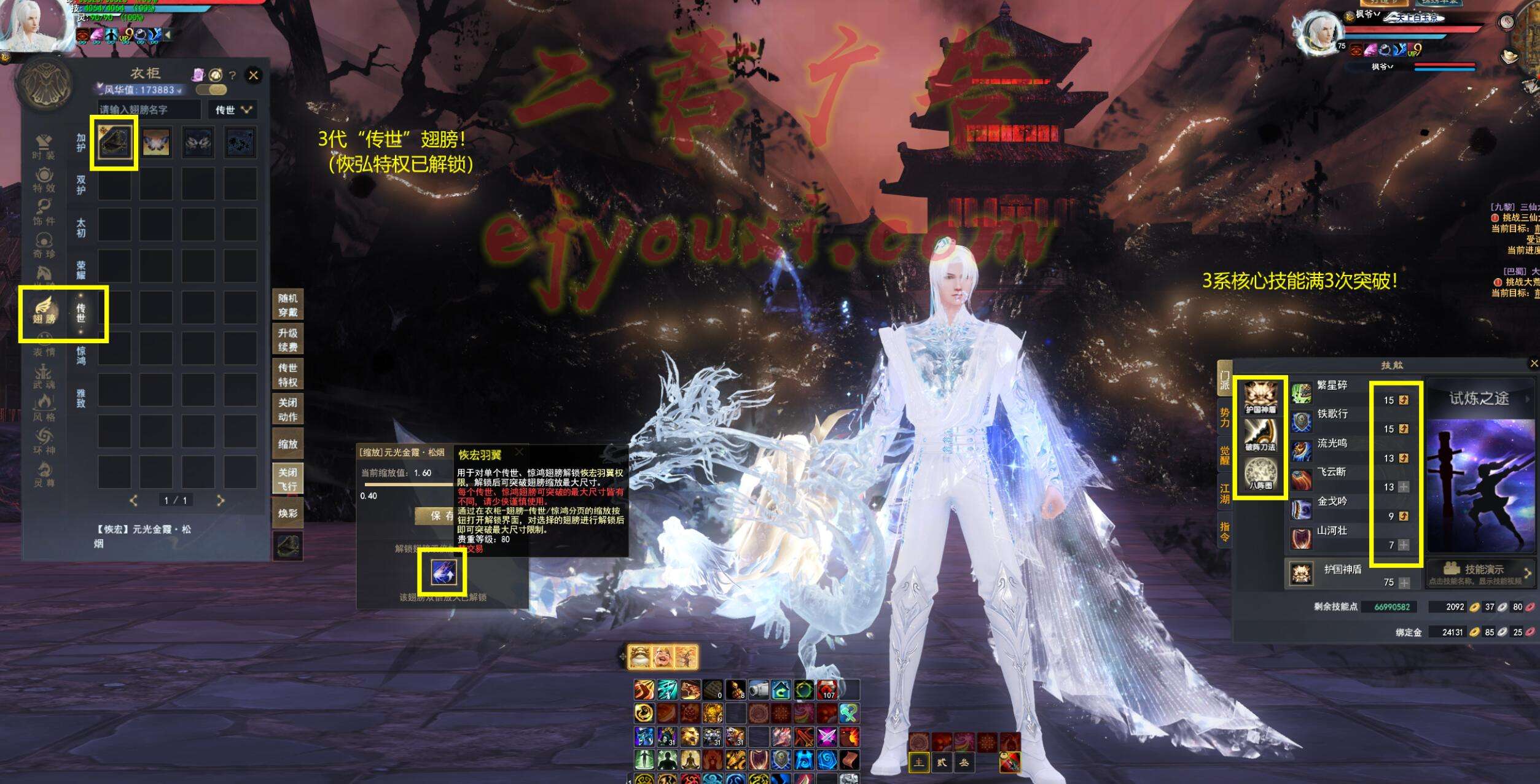Go to the next wardrobe page
Image resolution: width=1540 pixels, height=784 pixels.
coord(221,501)
